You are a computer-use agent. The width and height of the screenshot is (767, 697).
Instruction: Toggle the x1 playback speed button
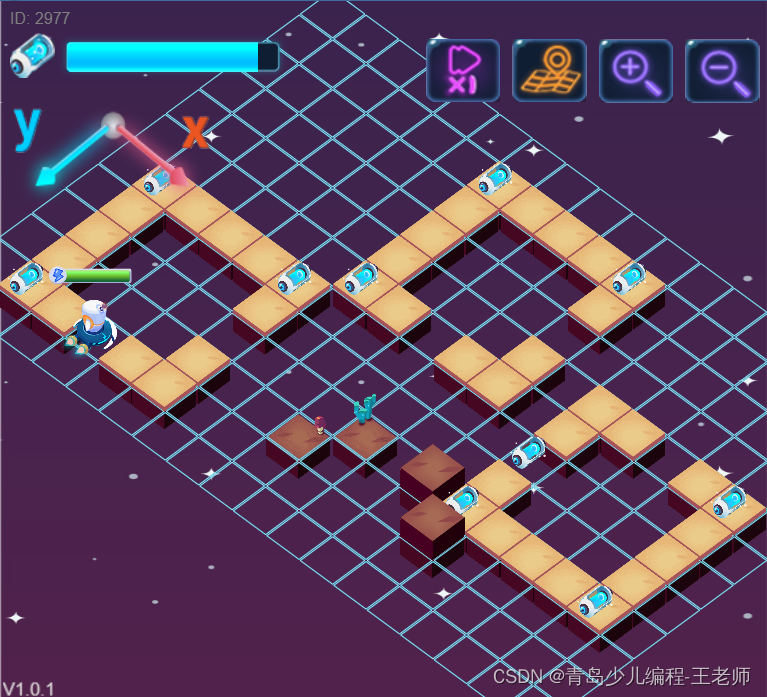pyautogui.click(x=463, y=70)
